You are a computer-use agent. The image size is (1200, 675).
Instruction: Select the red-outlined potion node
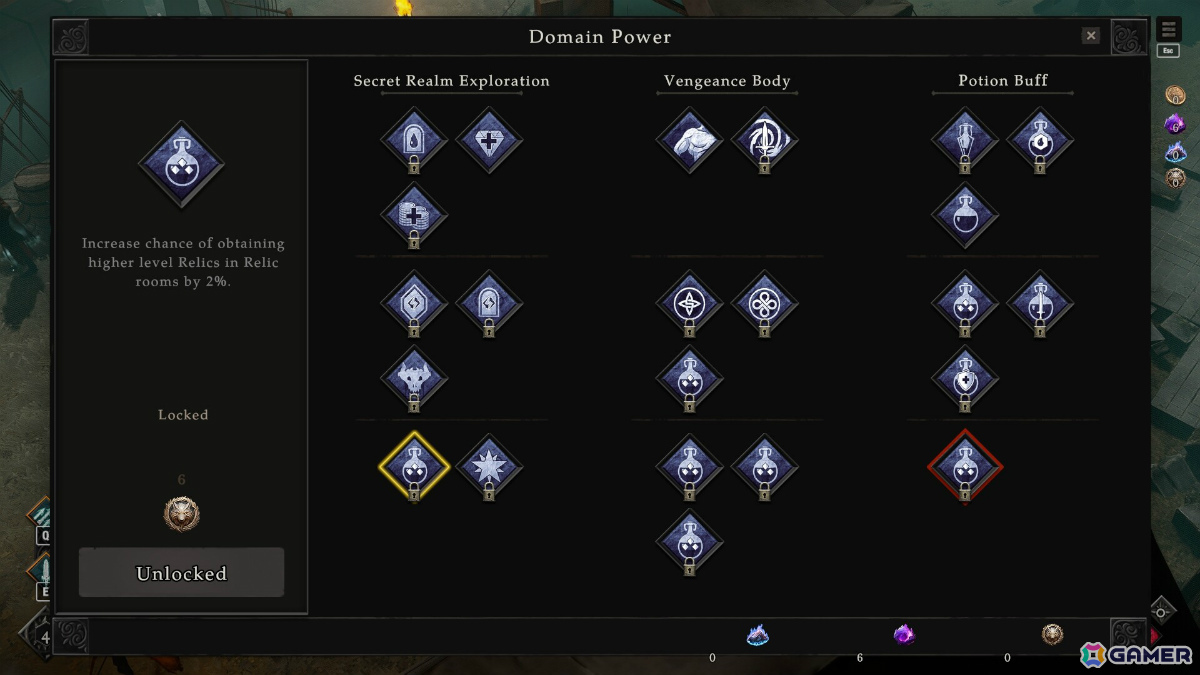pyautogui.click(x=965, y=466)
